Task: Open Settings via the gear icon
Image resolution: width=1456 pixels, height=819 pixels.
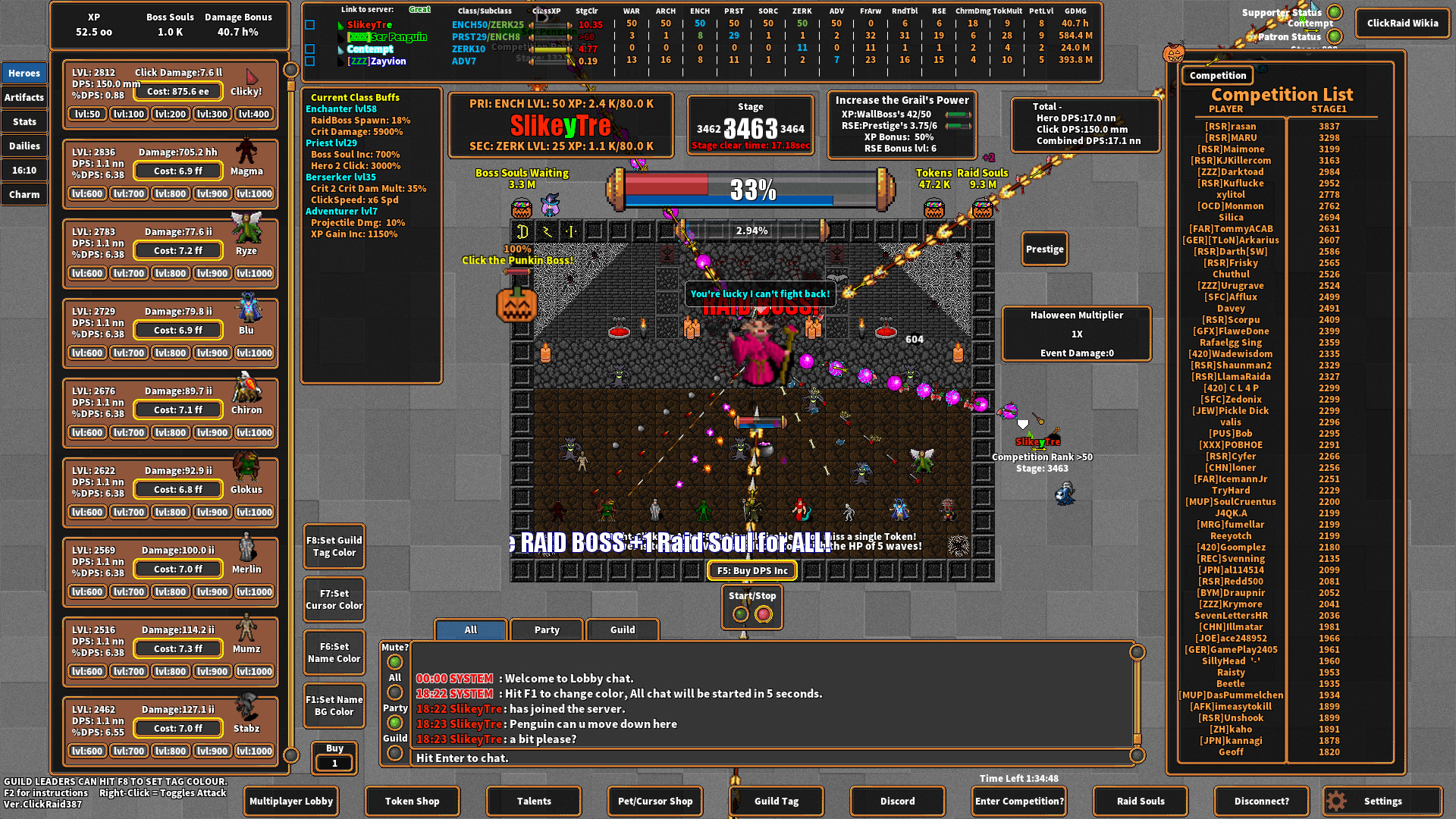Action: click(x=1335, y=801)
